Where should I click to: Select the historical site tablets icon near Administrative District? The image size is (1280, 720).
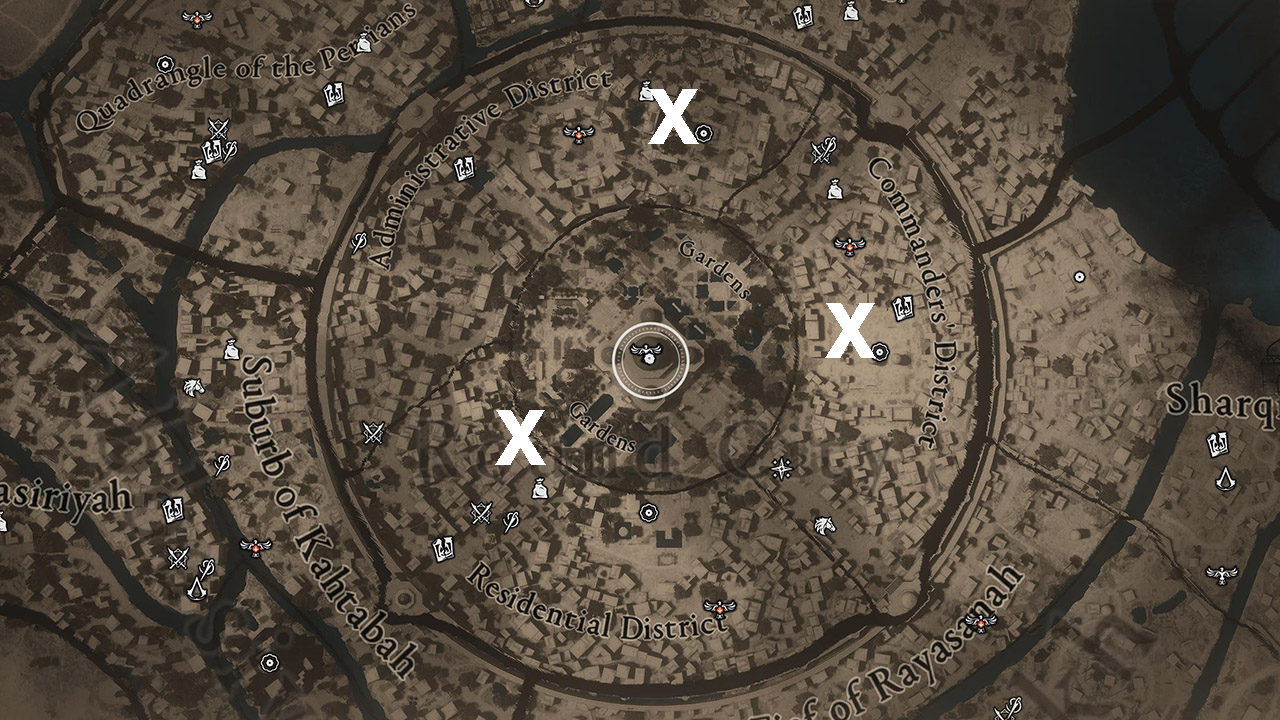click(x=462, y=168)
